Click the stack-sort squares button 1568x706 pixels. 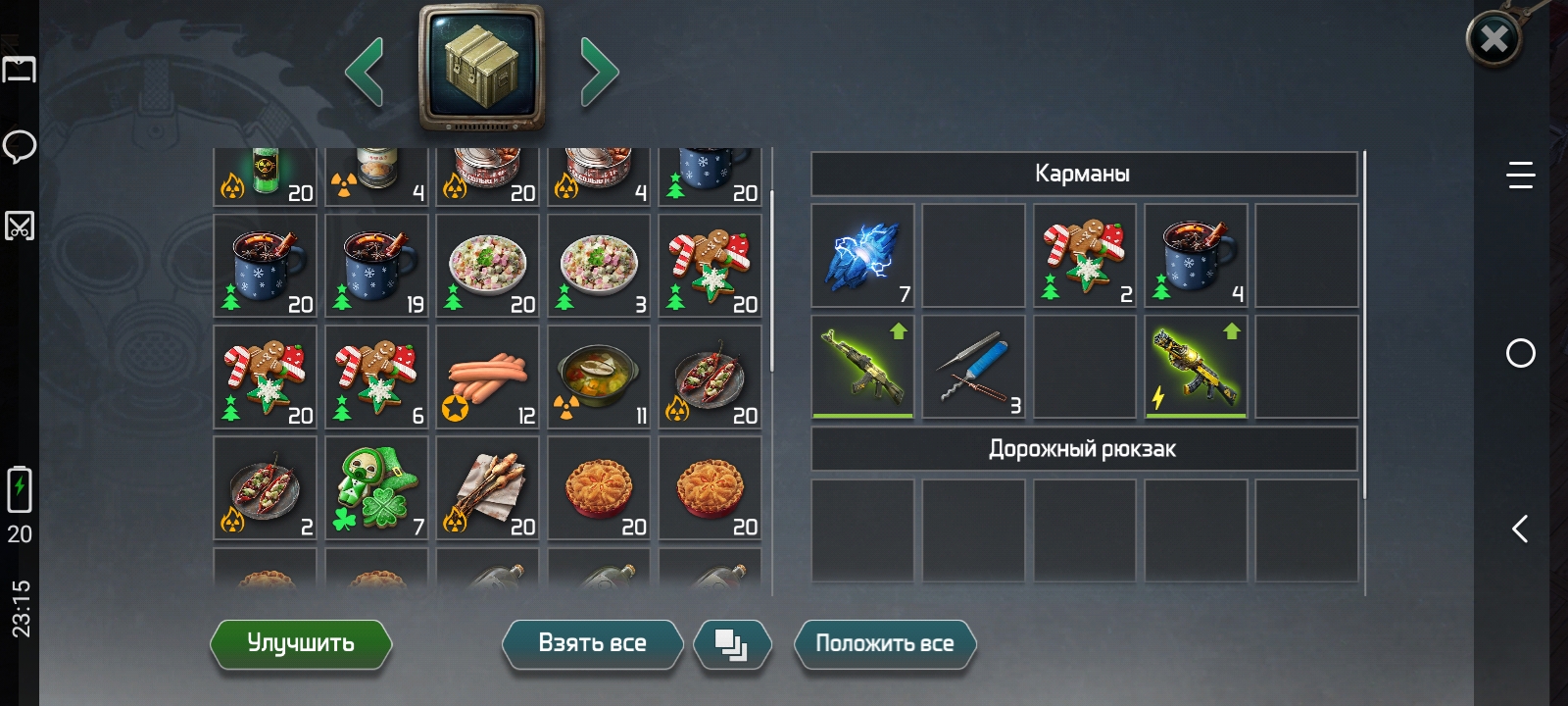coord(731,644)
